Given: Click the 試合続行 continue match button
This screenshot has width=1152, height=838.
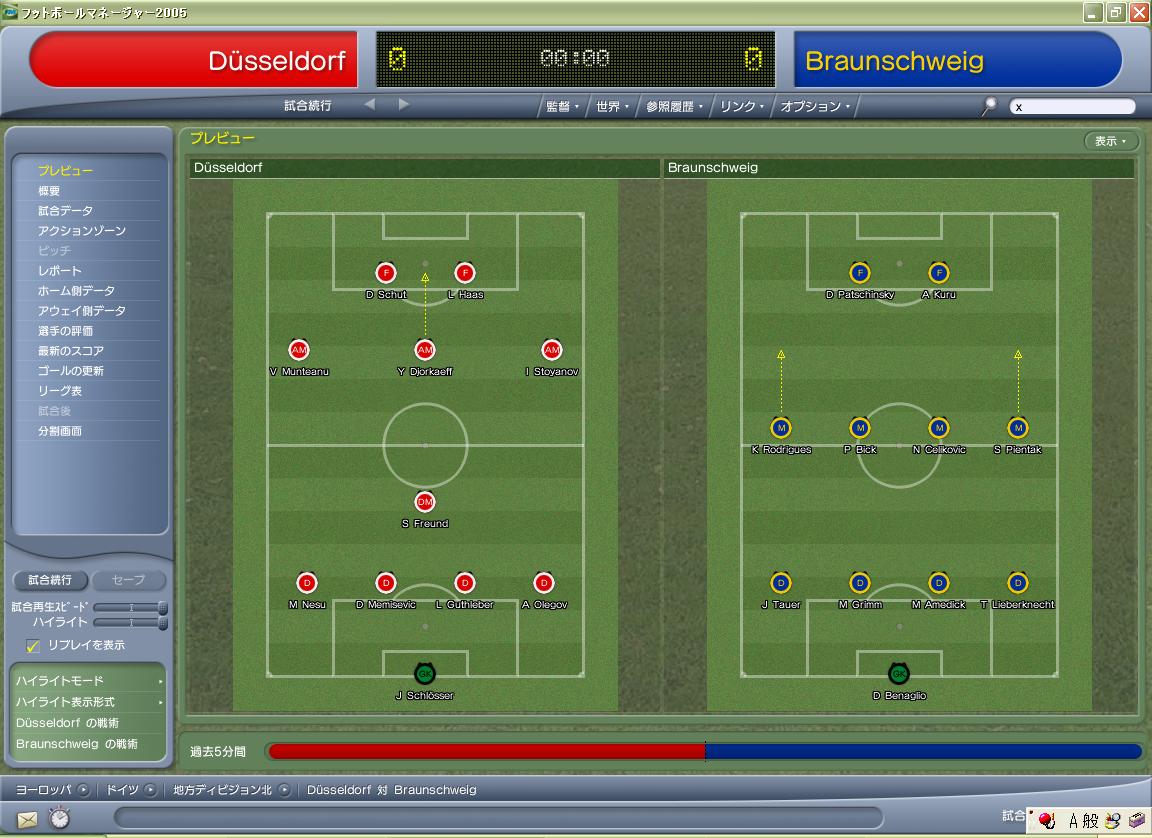Looking at the screenshot, I should [50, 580].
